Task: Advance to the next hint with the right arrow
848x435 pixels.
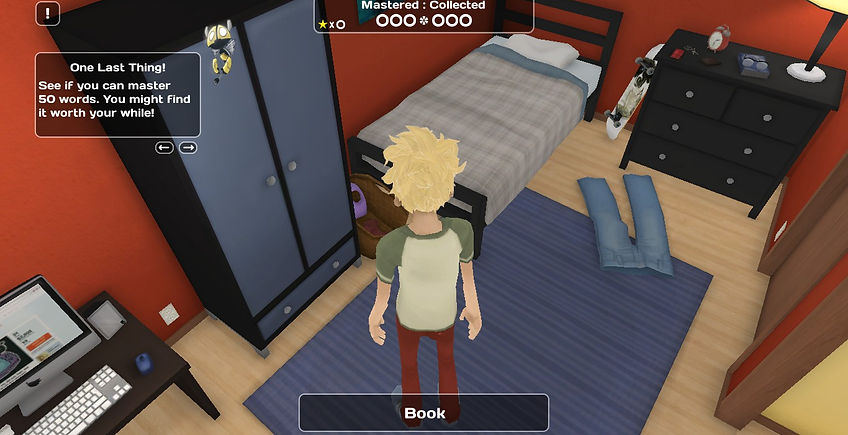Action: (187, 147)
